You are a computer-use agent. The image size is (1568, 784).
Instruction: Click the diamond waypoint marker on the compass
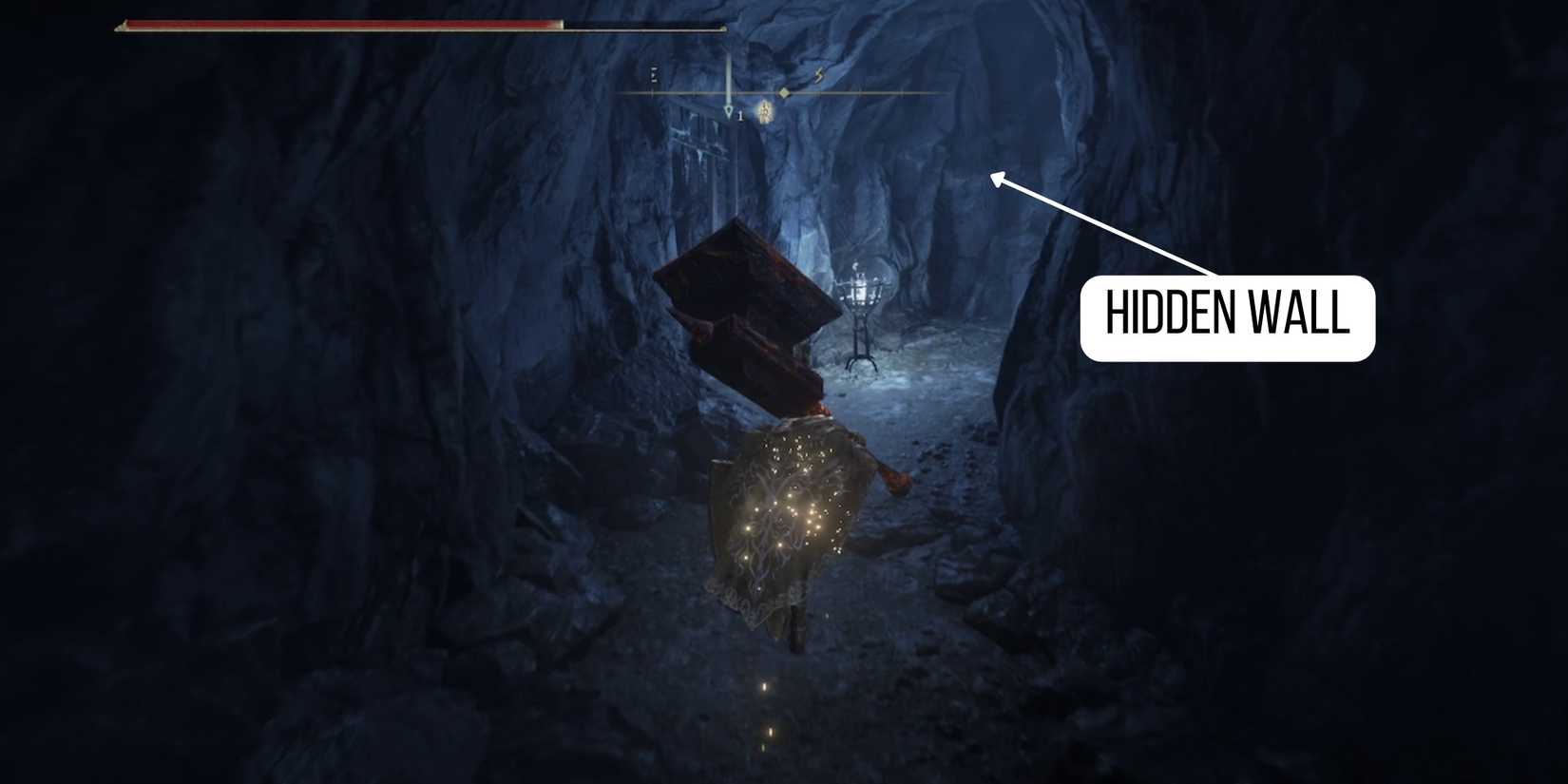(x=784, y=92)
